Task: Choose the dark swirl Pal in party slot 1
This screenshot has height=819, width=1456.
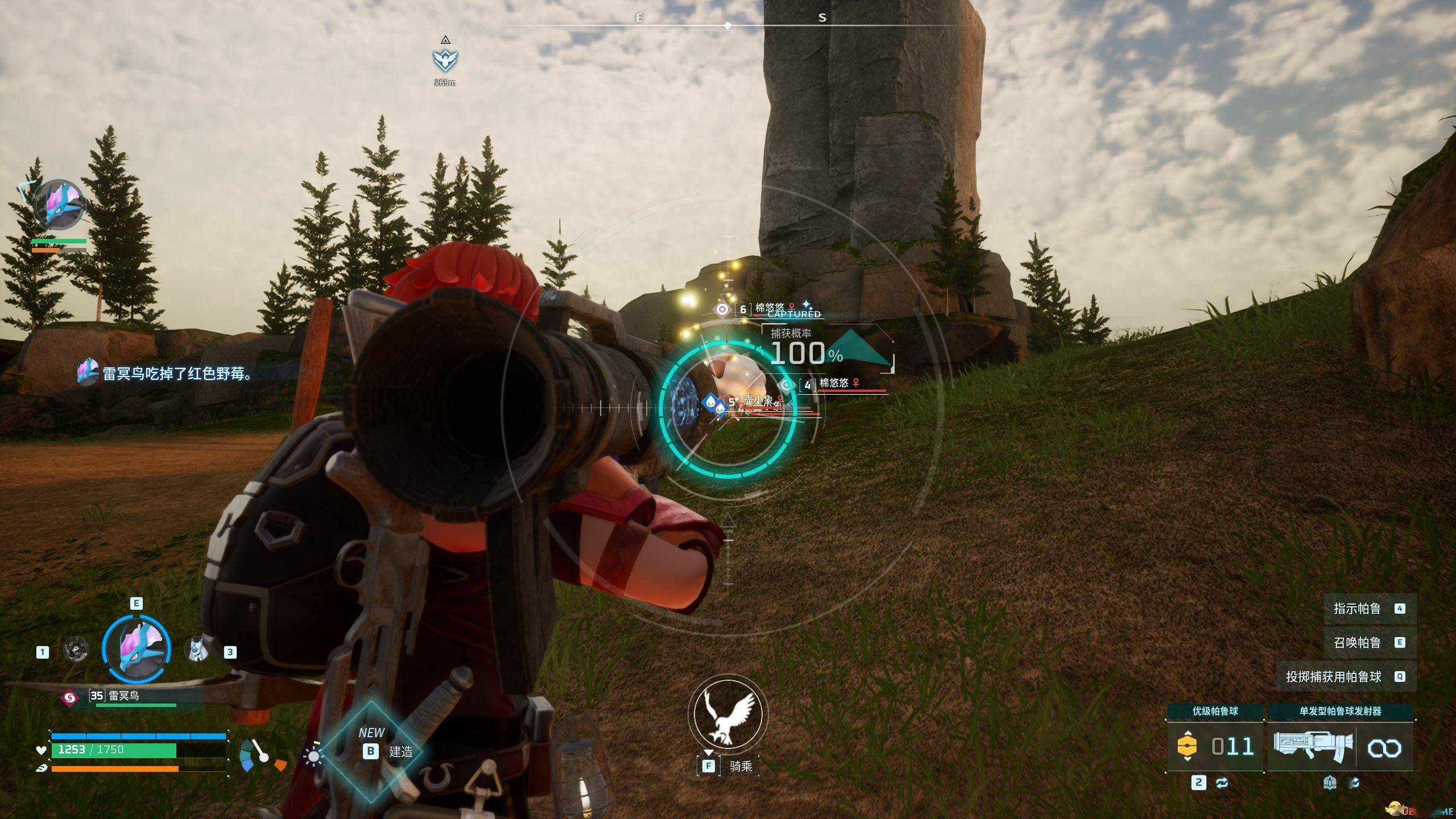Action: click(76, 649)
